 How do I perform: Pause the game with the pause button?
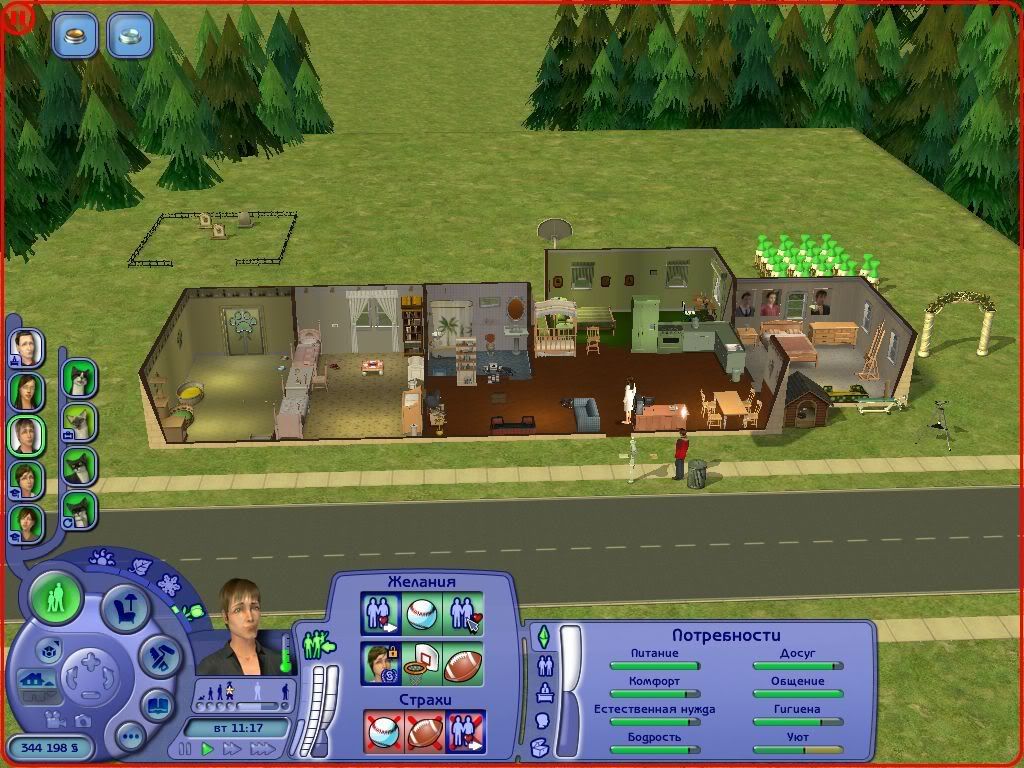[x=184, y=748]
